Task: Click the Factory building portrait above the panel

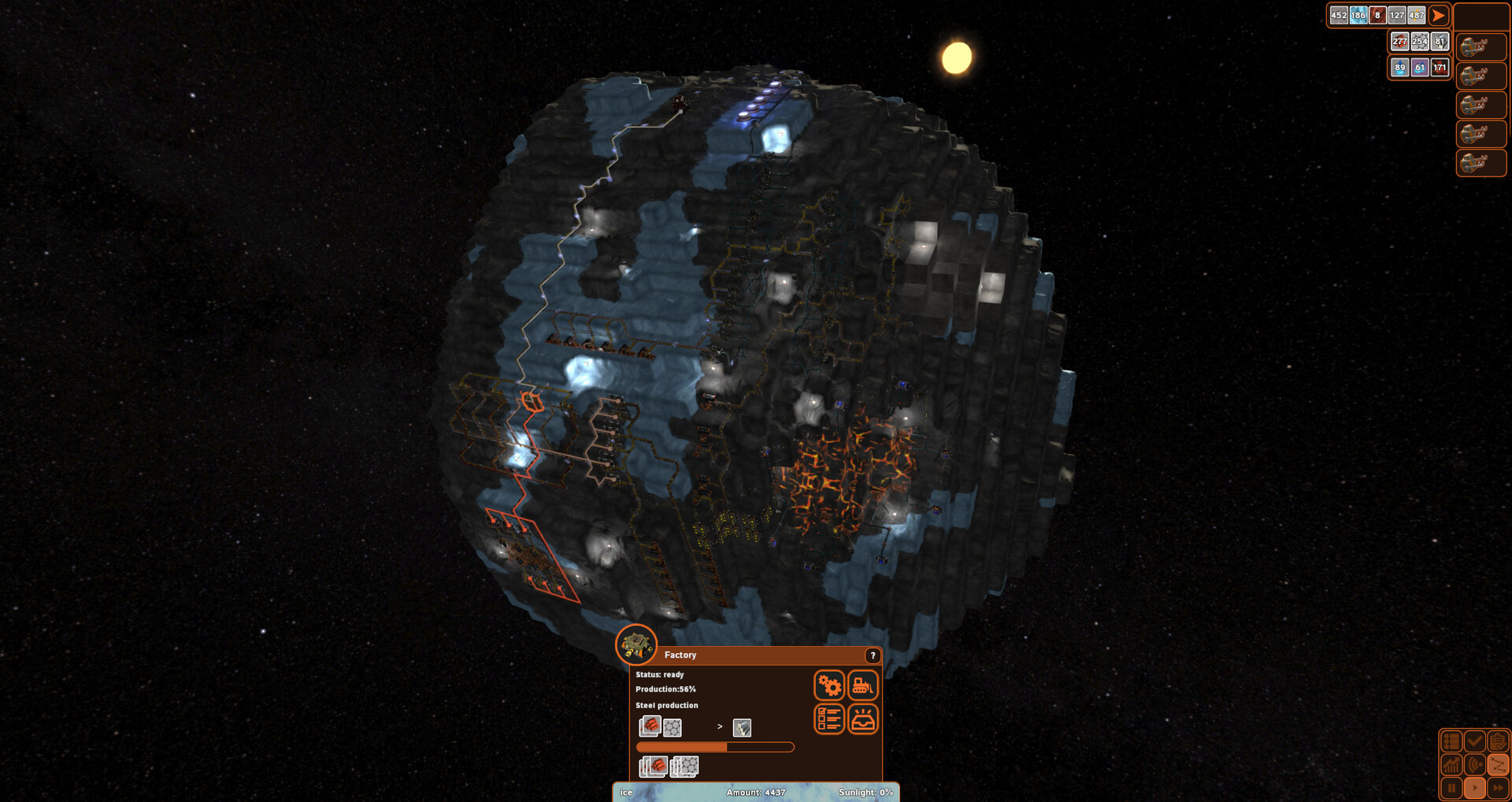Action: [636, 647]
